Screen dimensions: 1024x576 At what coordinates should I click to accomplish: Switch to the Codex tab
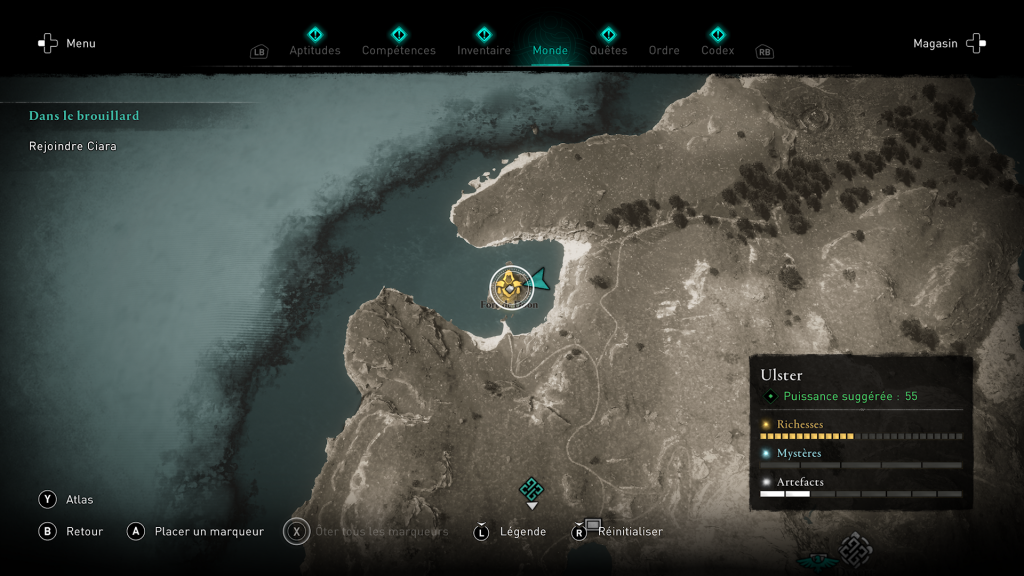coord(717,50)
